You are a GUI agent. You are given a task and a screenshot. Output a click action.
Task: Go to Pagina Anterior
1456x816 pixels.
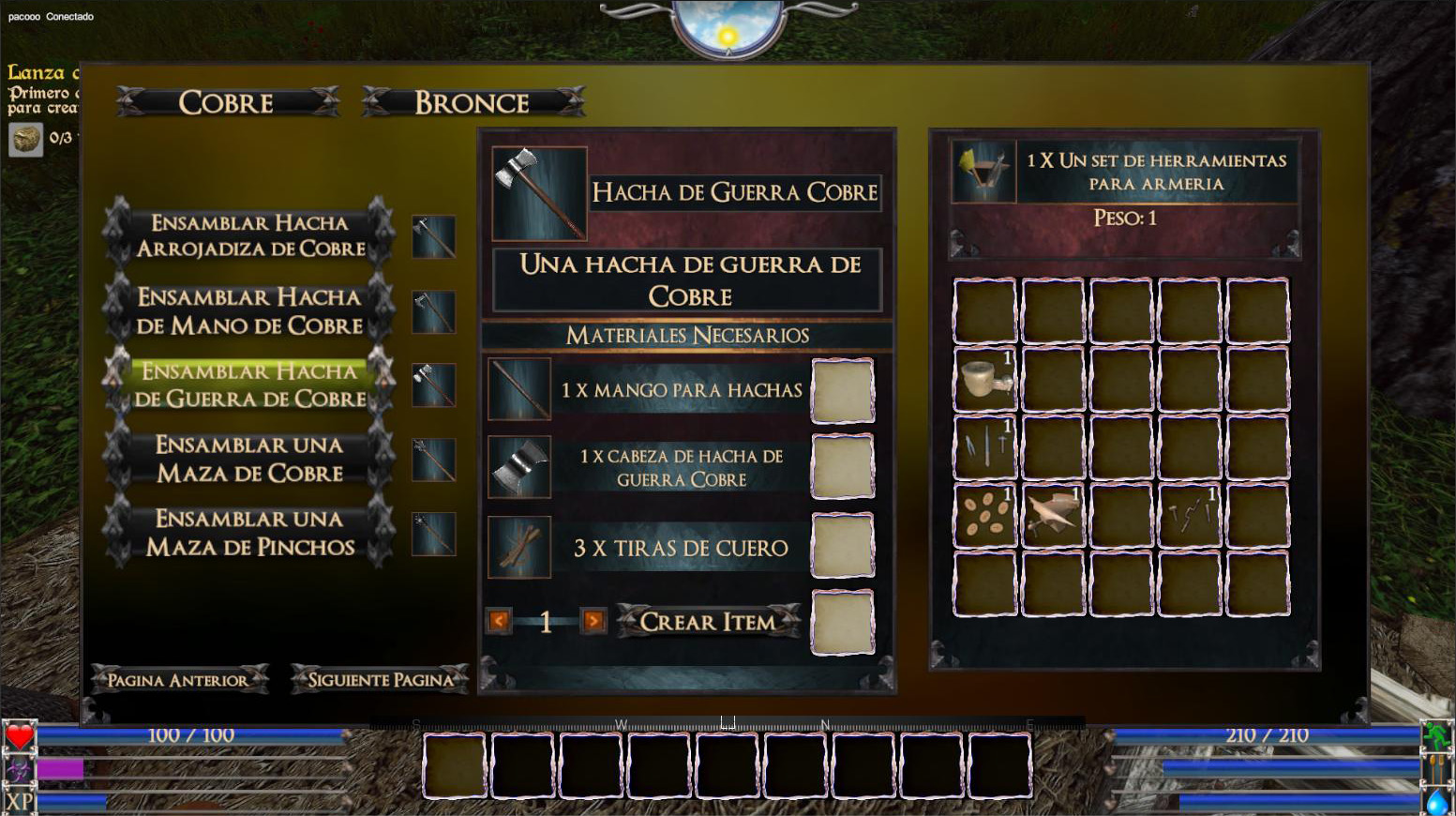[178, 680]
